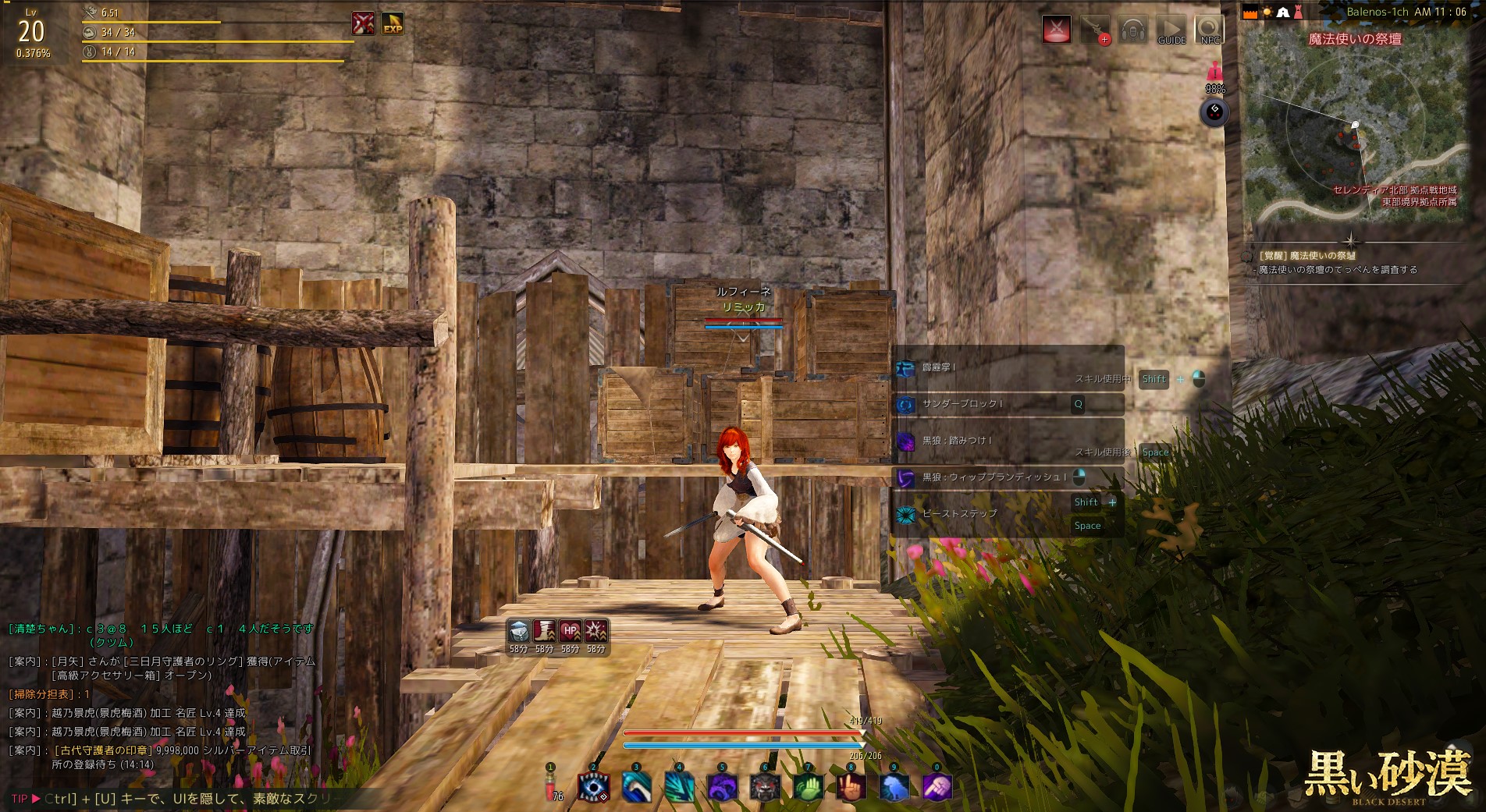Use the blue curved claw skill
1486x812 pixels.
point(637,786)
